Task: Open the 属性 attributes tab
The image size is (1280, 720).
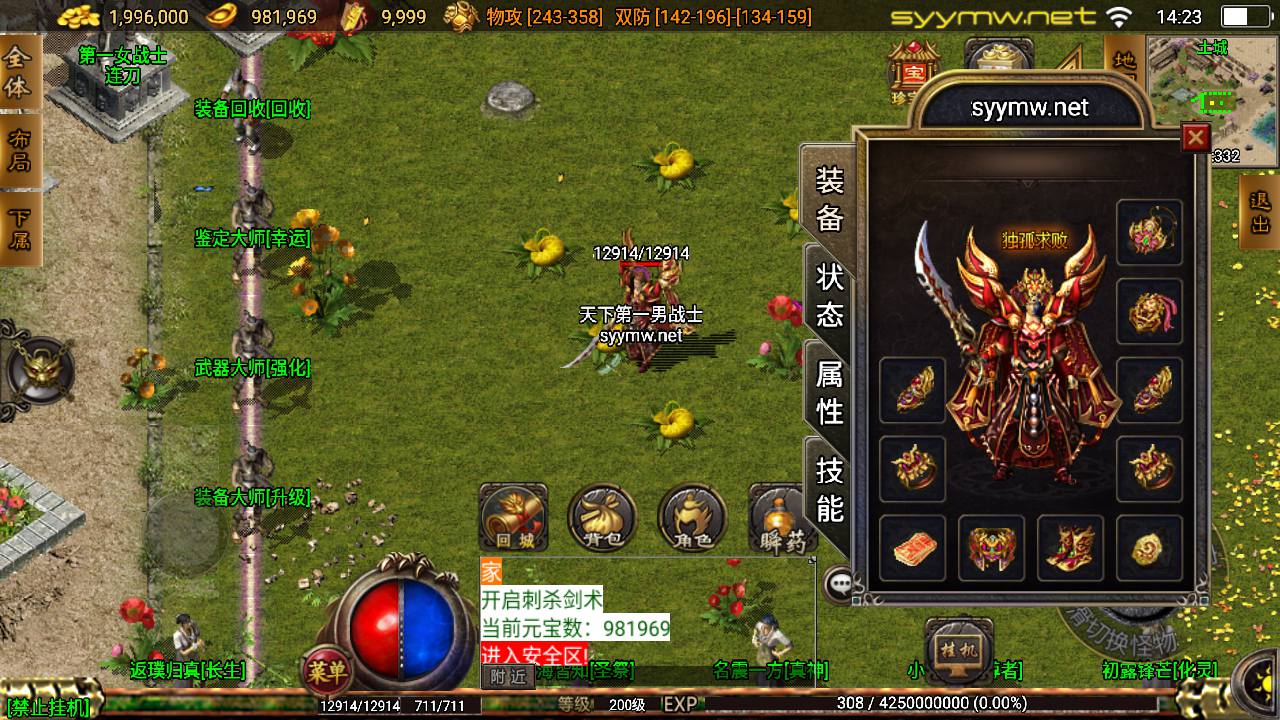Action: click(x=830, y=392)
